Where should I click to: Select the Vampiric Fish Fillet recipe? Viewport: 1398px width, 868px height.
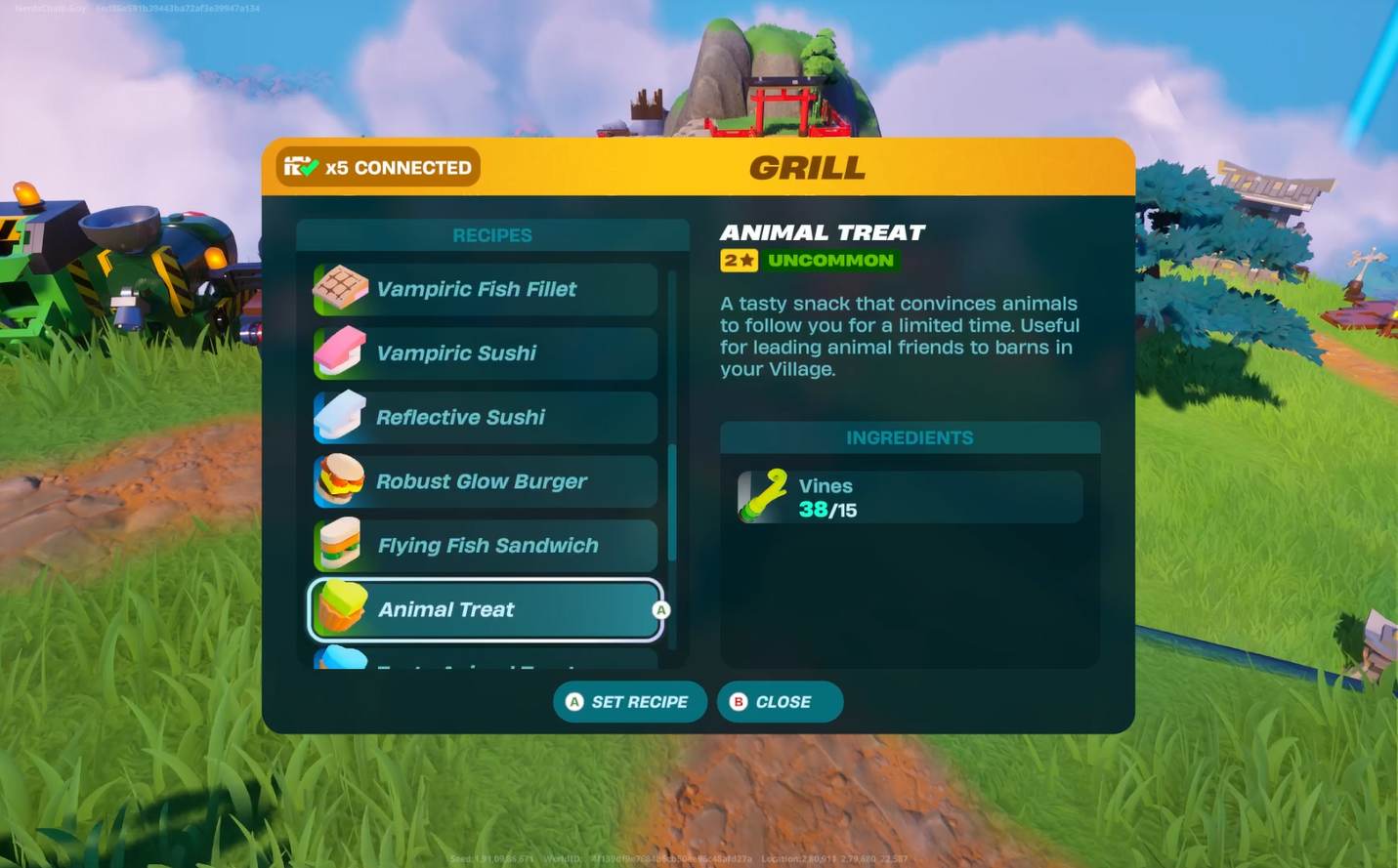point(485,289)
